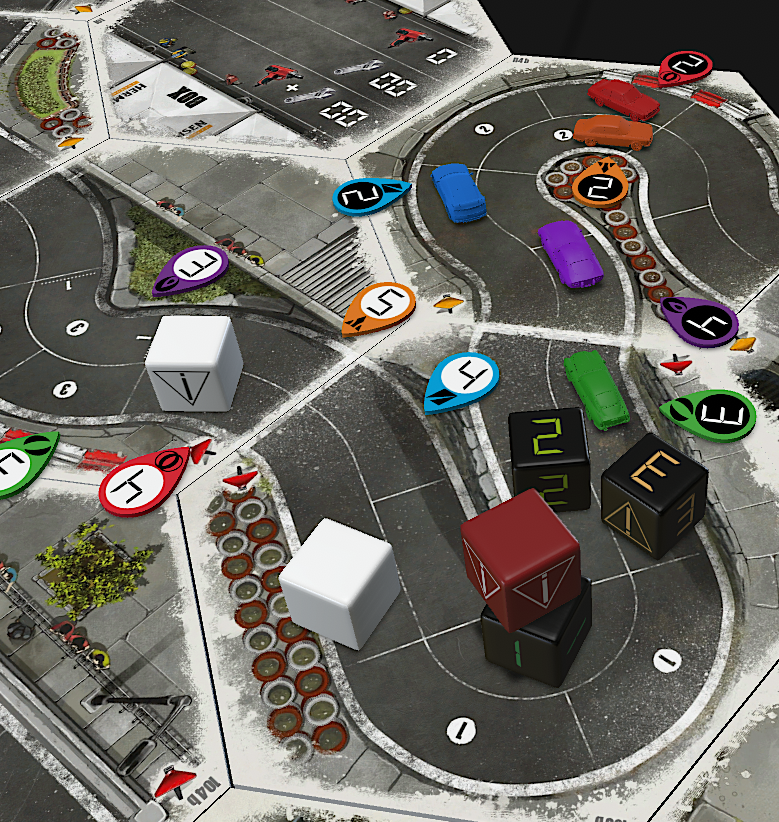The image size is (779, 822).
Task: Choose the blank white die near tires
Action: coord(338,582)
